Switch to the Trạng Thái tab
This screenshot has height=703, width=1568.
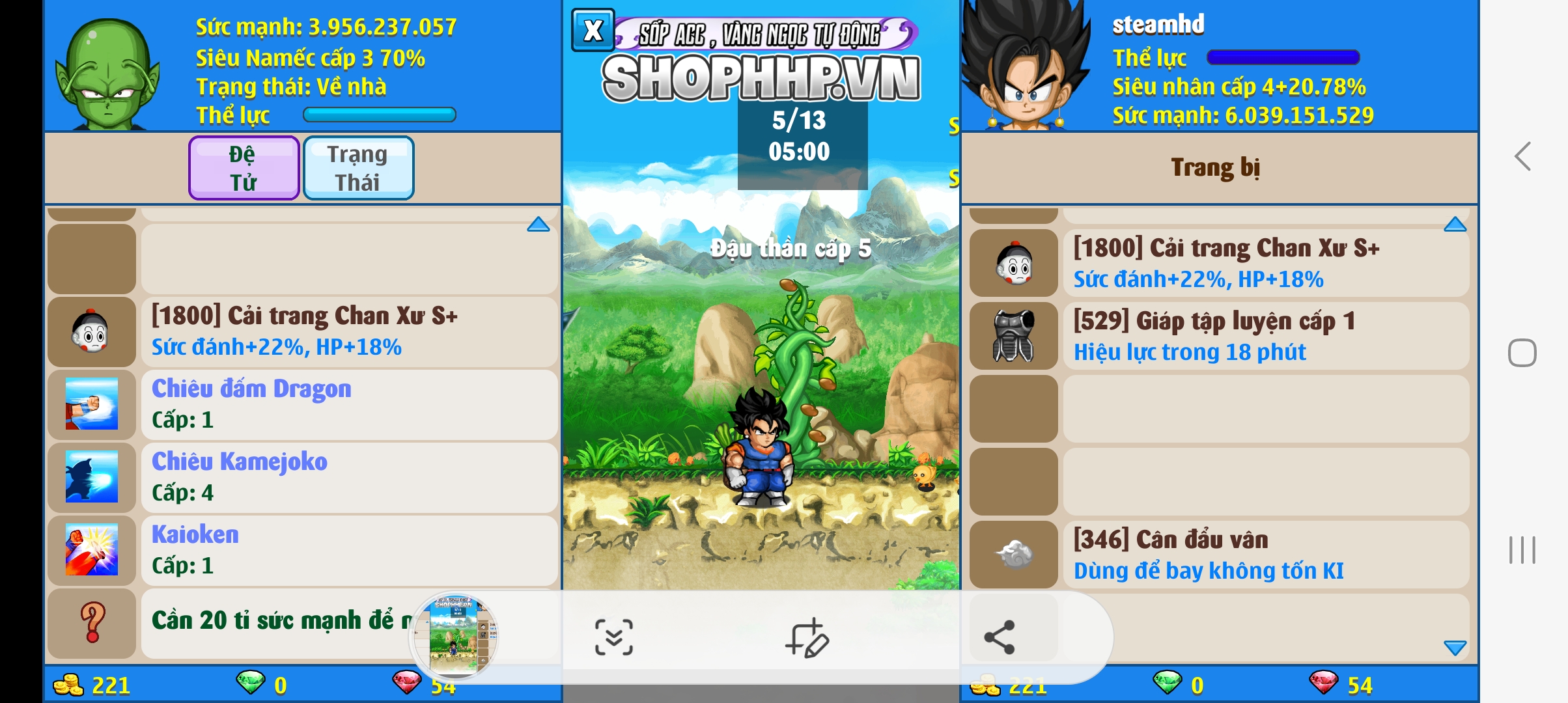[x=357, y=167]
